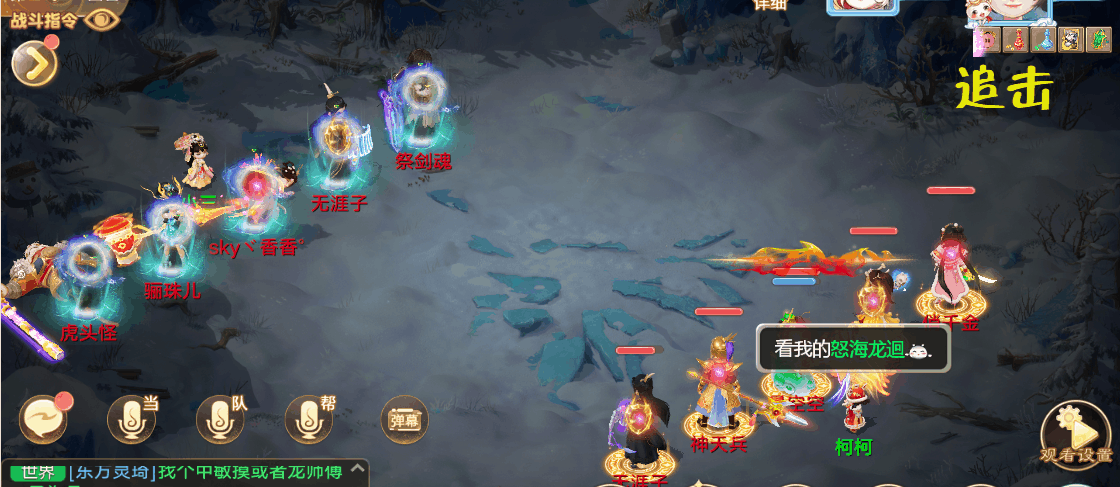Click the pink pig face buff icon
Viewport: 1120px width, 487px height.
point(988,40)
